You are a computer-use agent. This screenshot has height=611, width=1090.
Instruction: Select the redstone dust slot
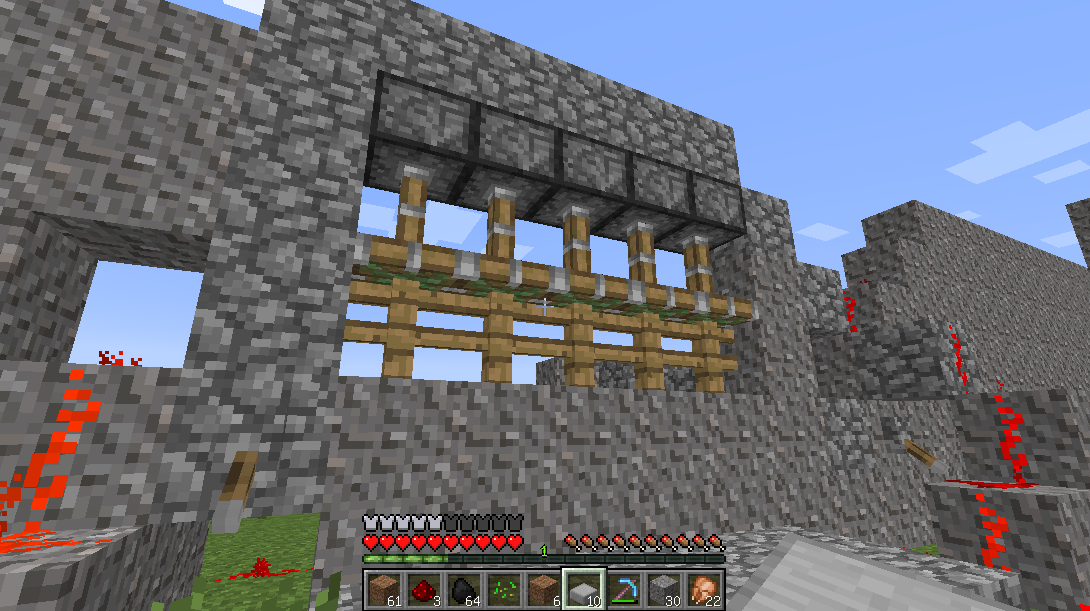(422, 588)
